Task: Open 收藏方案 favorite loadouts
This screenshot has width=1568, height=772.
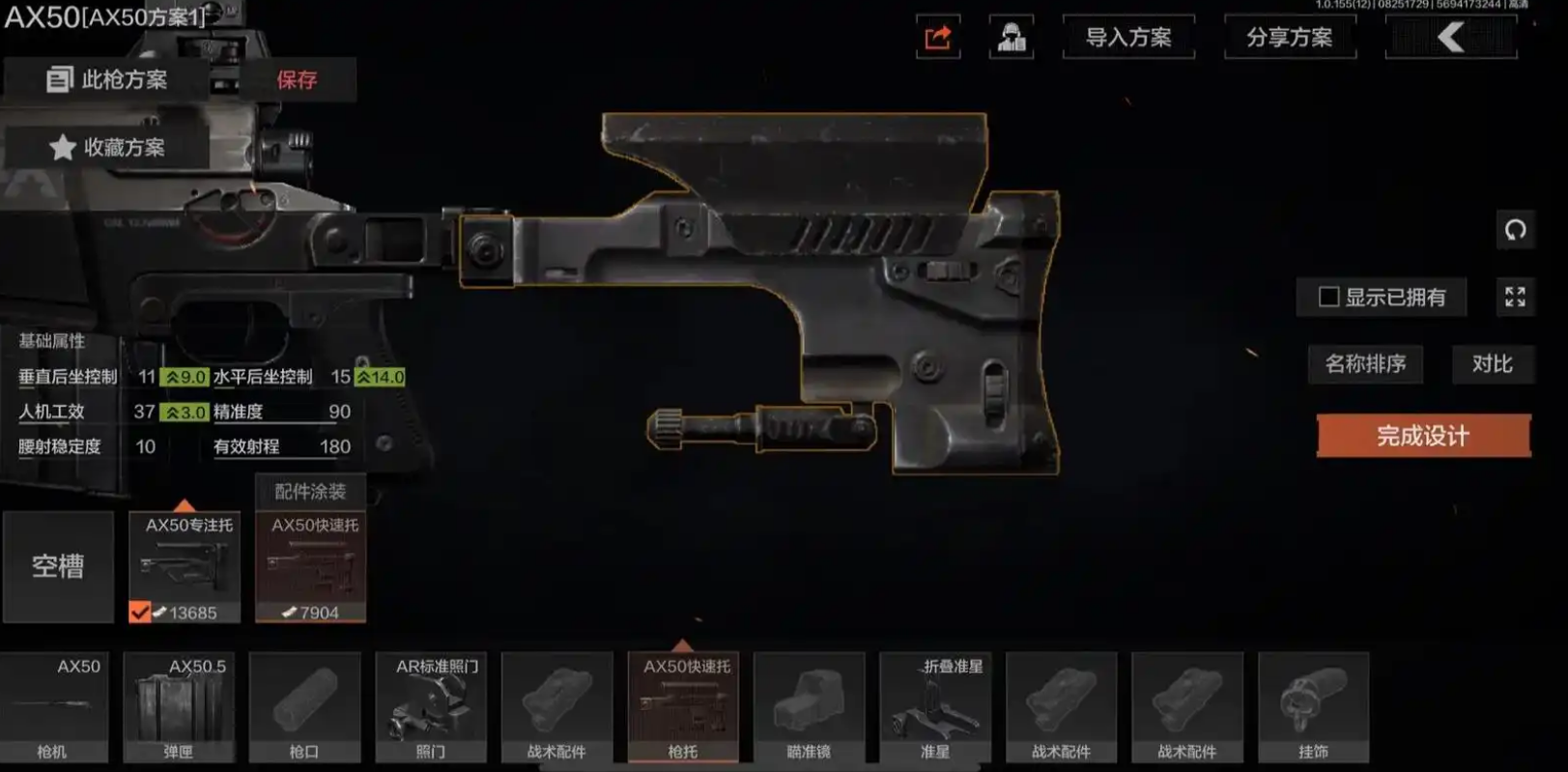Action: pyautogui.click(x=108, y=147)
